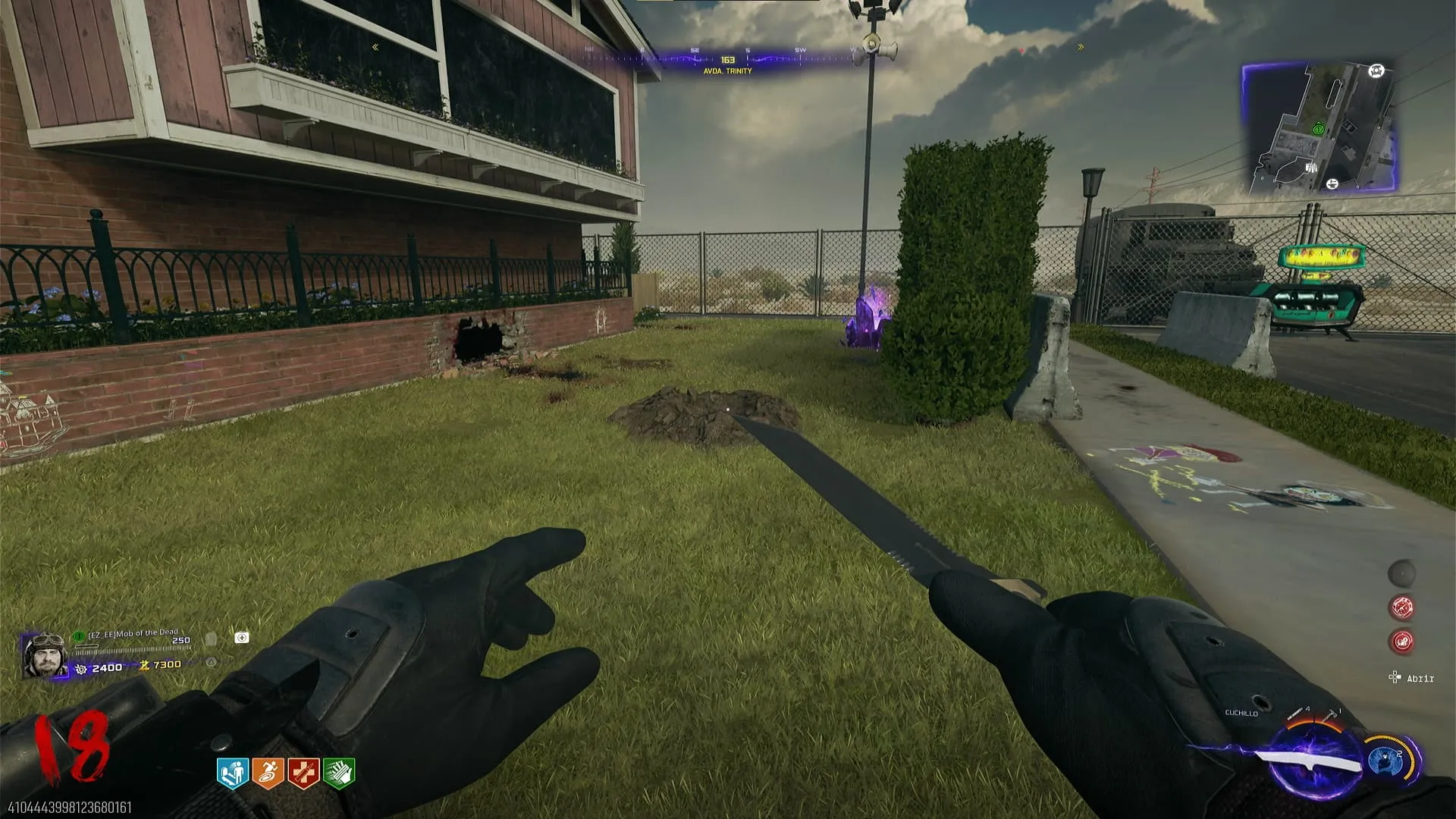Viewport: 1456px width, 819px height.
Task: Select the throwing knife equipment icon
Action: tap(1297, 714)
